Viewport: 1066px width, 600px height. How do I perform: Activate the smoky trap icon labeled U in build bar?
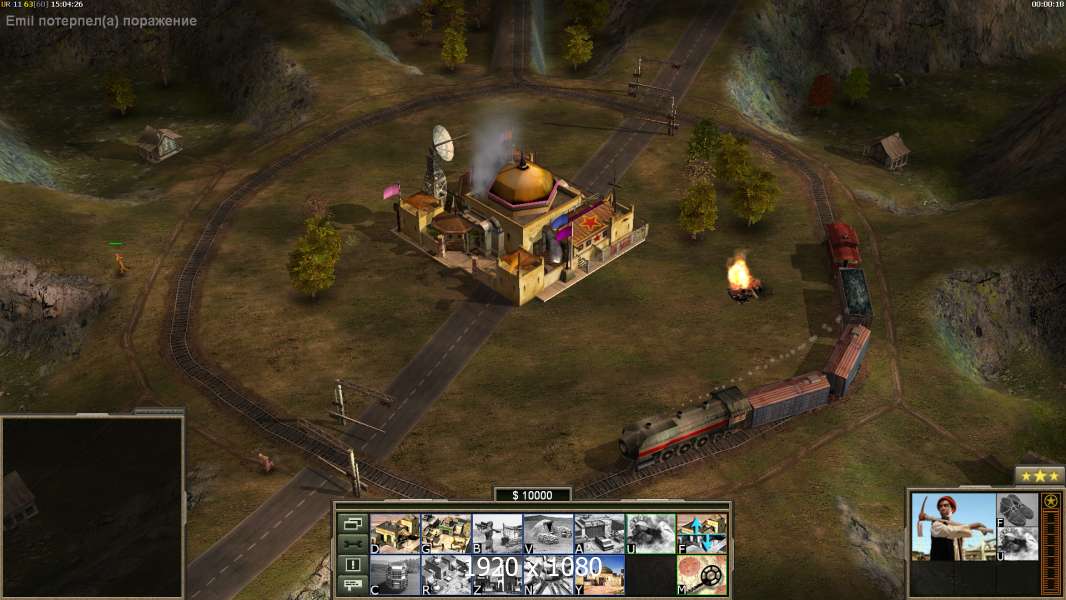(650, 533)
